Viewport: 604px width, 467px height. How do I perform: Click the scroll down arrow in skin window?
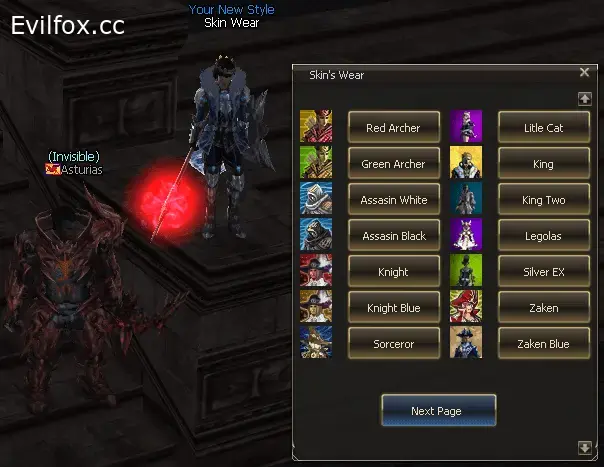(585, 447)
